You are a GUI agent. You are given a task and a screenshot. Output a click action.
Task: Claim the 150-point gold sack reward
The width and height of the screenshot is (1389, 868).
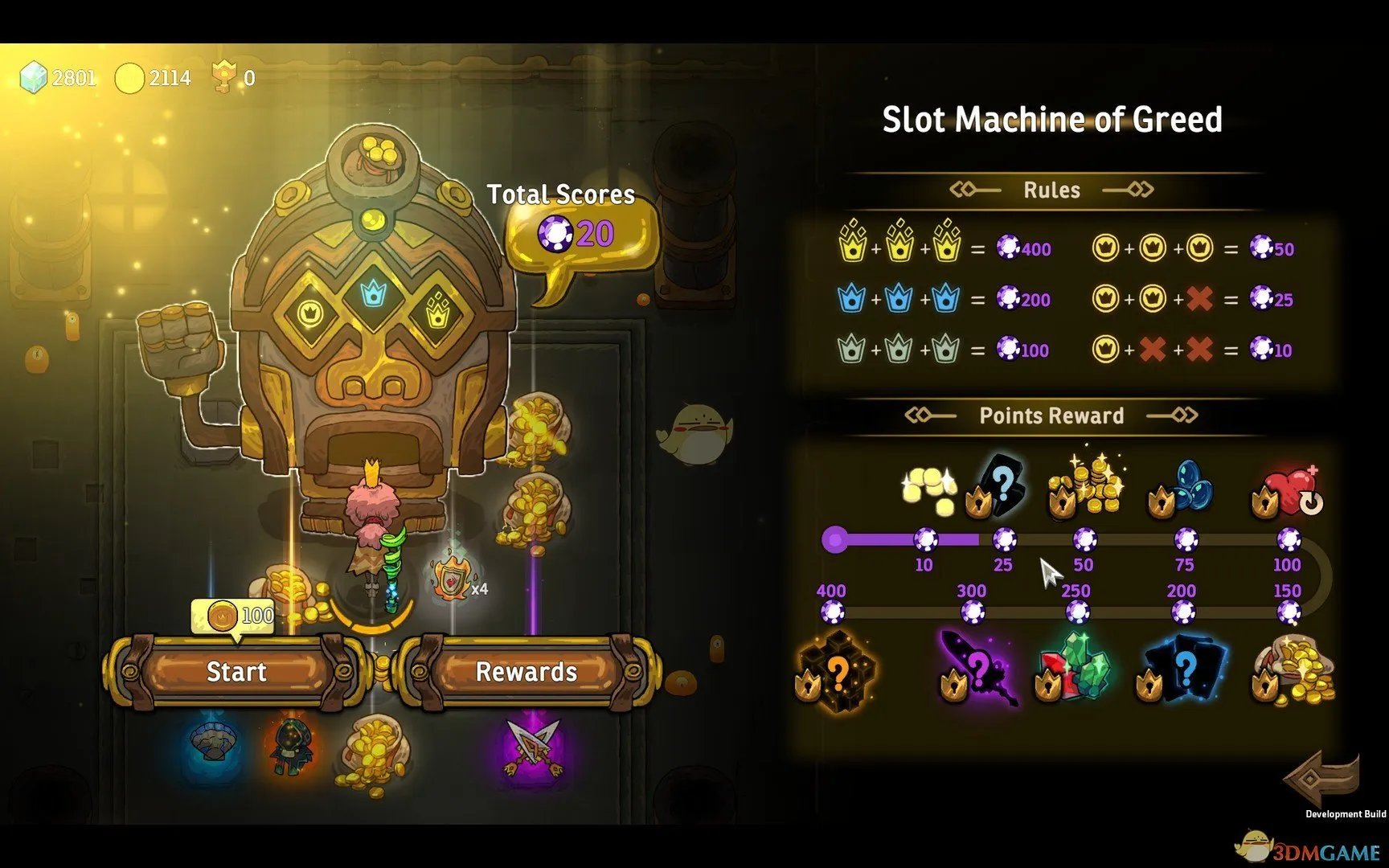[x=1293, y=669]
